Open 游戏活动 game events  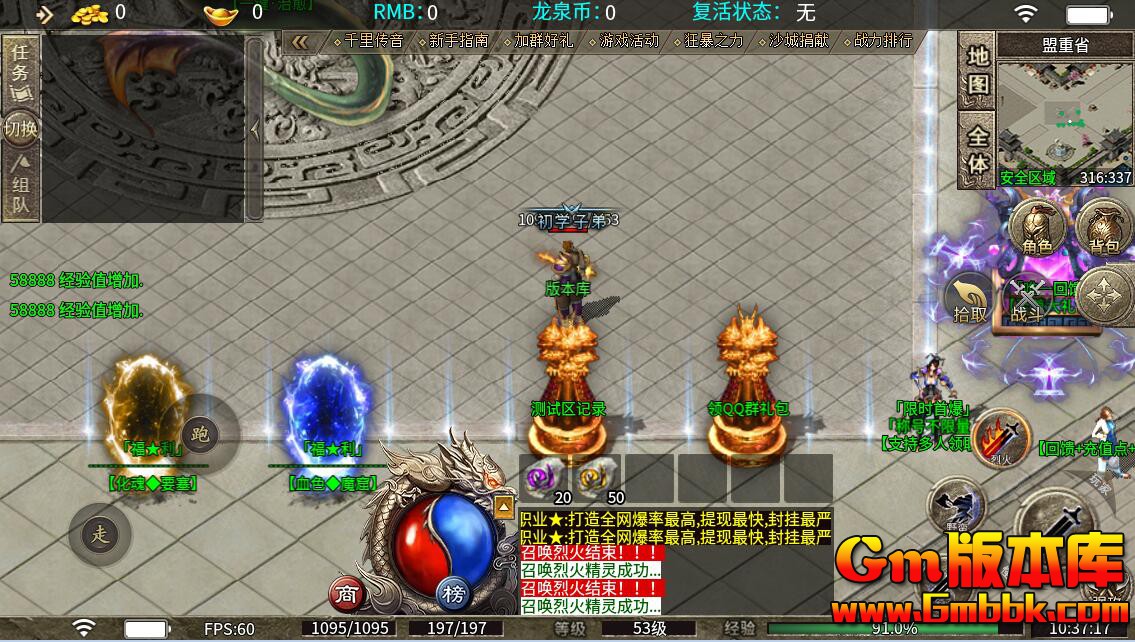tap(629, 41)
